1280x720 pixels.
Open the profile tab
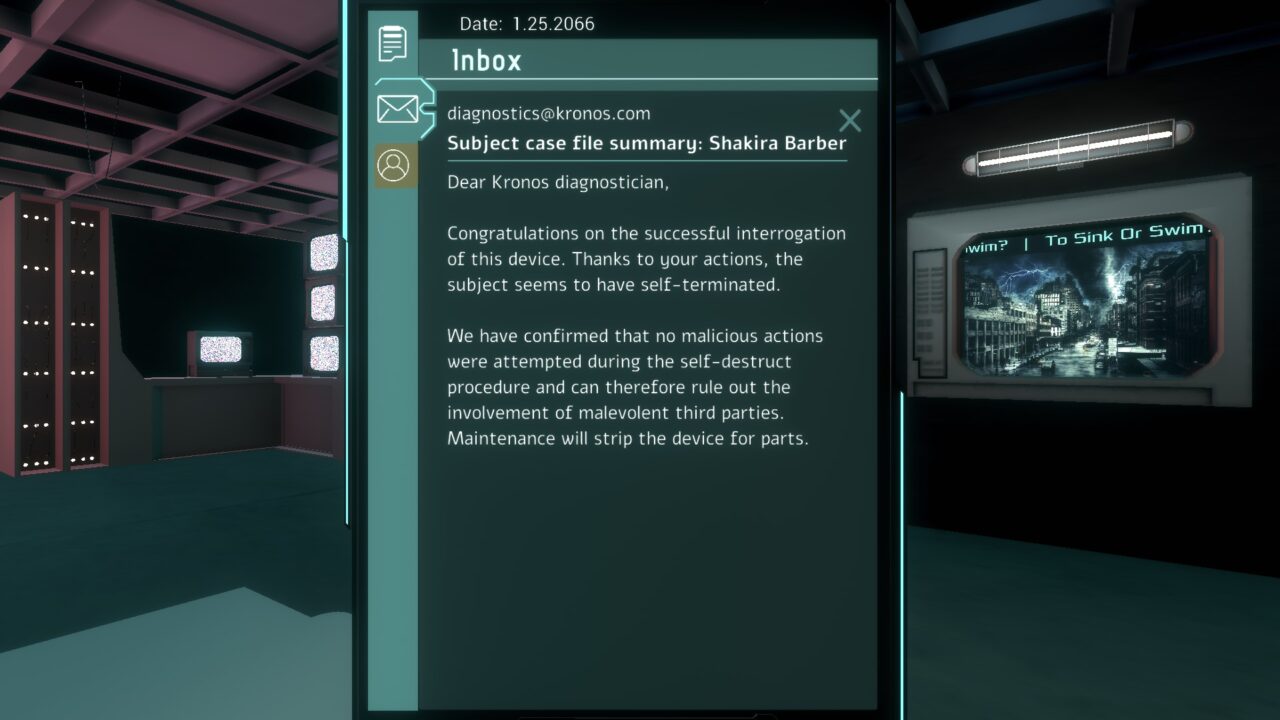click(x=396, y=165)
